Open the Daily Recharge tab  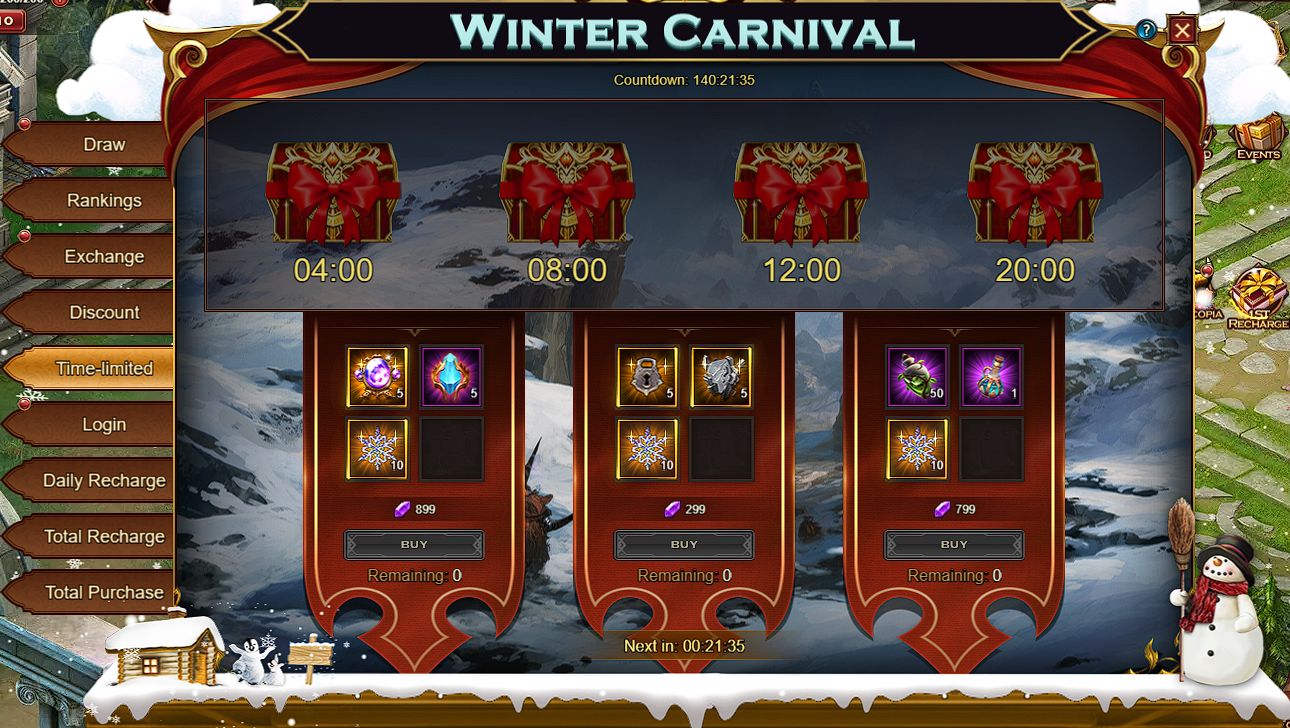point(104,481)
